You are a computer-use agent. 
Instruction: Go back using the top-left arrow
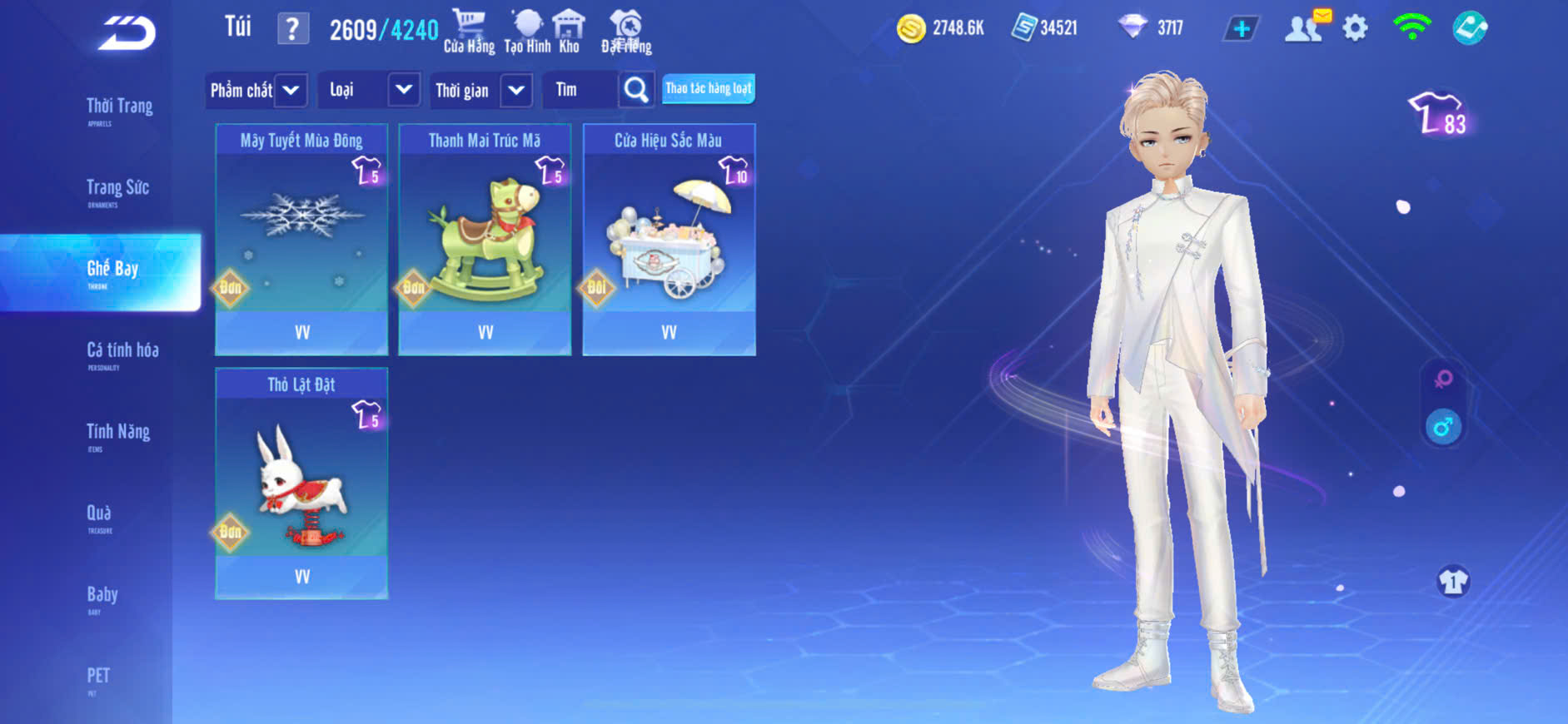127,33
